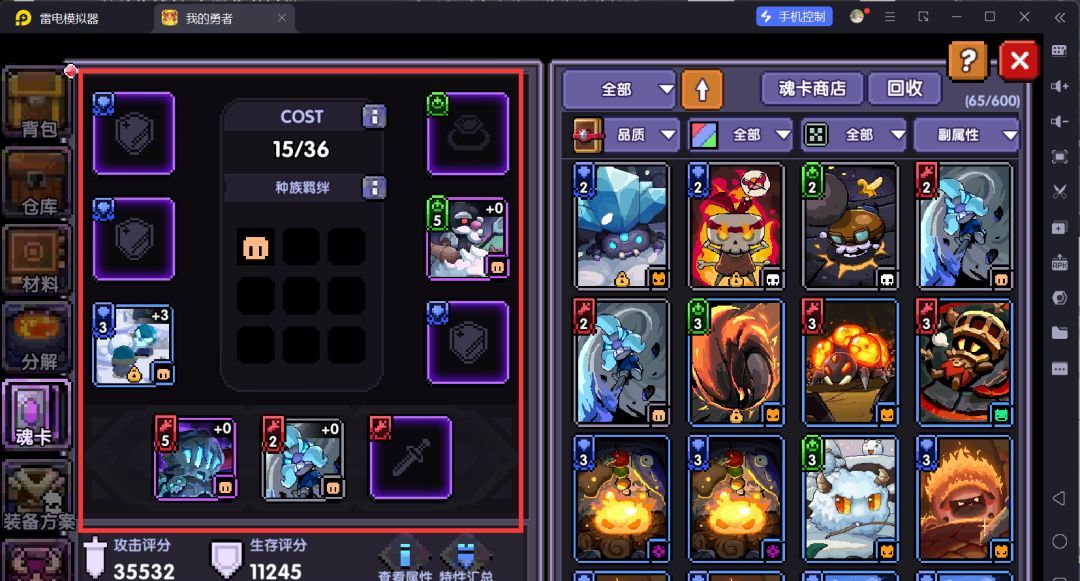The width and height of the screenshot is (1080, 581).
Task: Toggle the orange sort direction arrow
Action: (702, 90)
